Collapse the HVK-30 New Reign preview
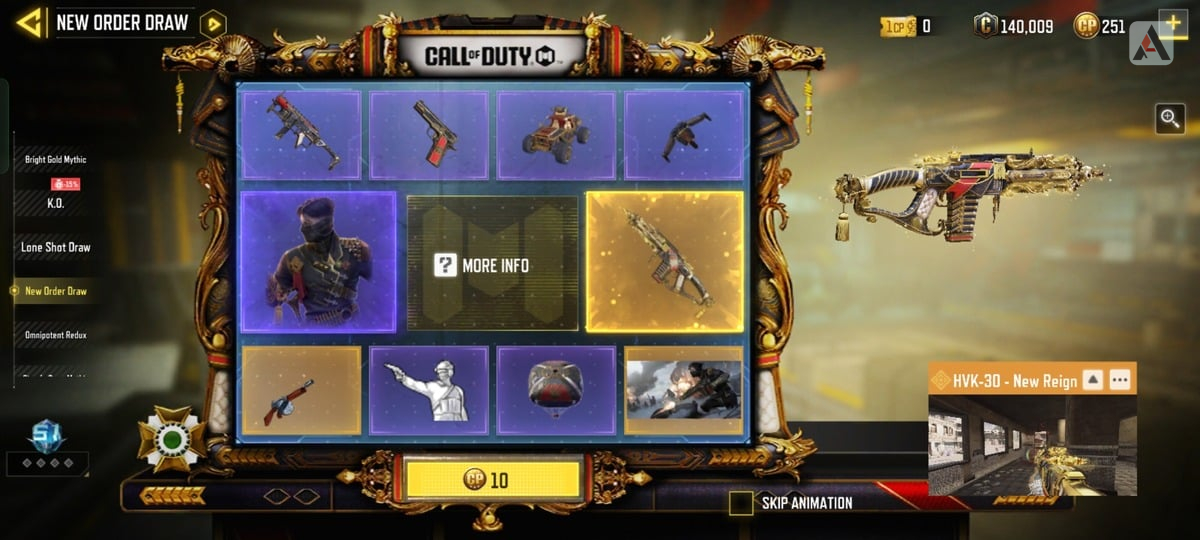1200x540 pixels. [1093, 380]
